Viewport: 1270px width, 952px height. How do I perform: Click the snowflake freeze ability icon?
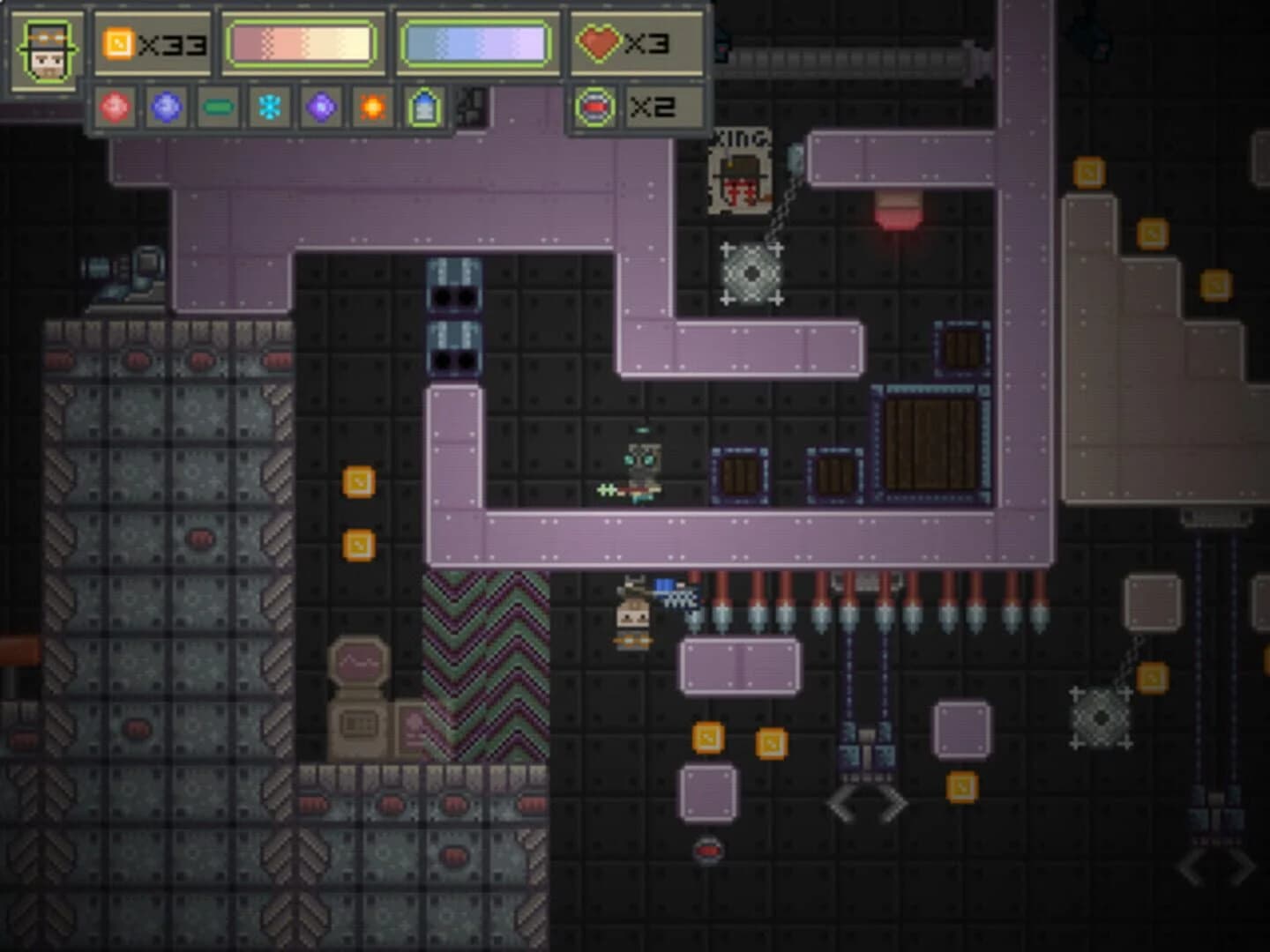coord(271,108)
